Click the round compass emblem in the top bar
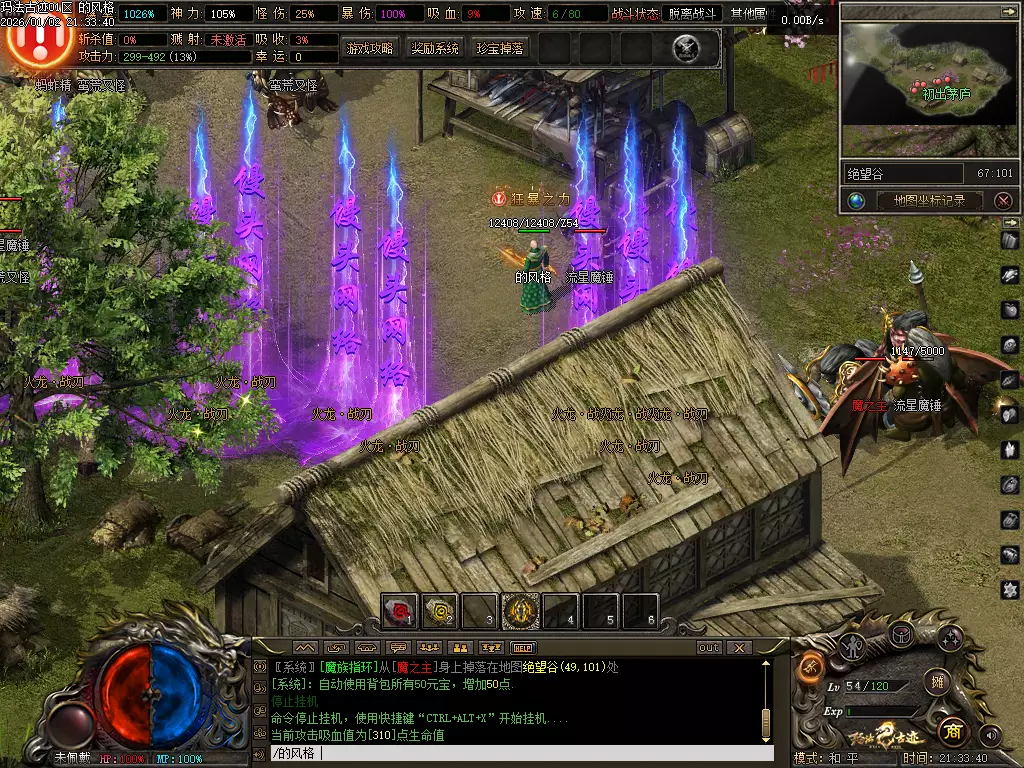1024x768 pixels. [x=686, y=48]
